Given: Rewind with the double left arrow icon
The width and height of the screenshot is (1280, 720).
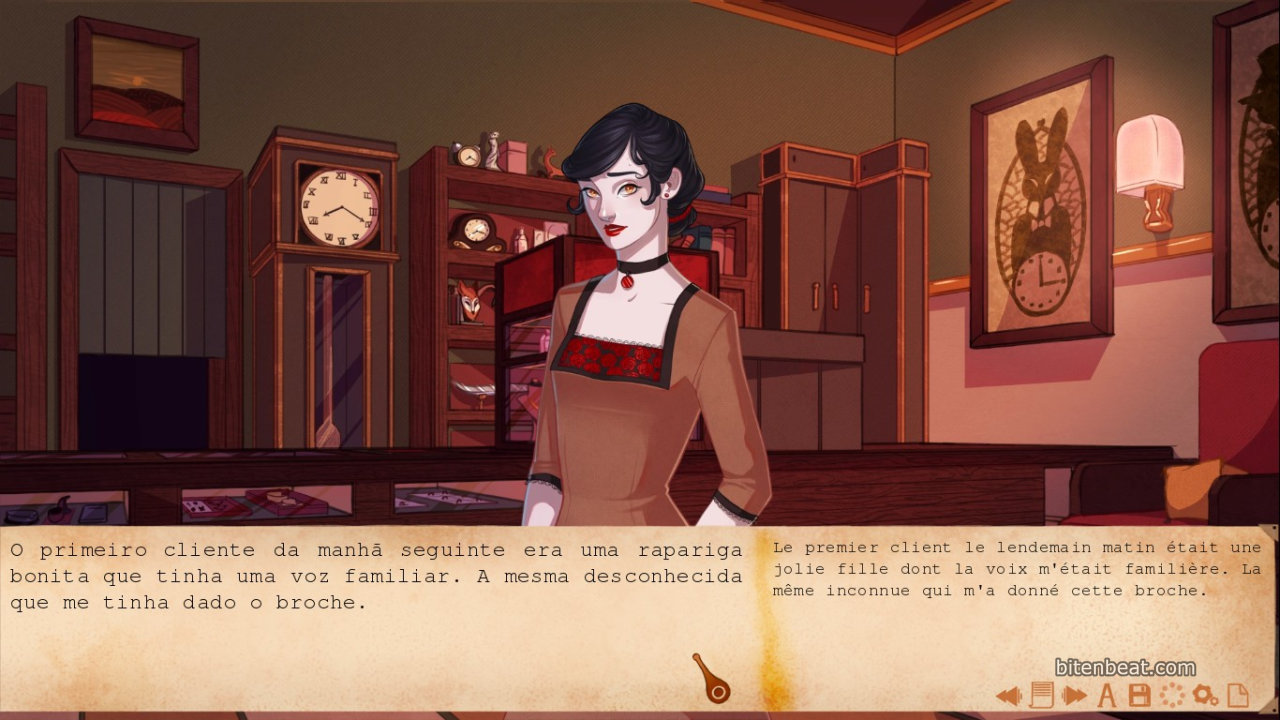Looking at the screenshot, I should 1008,695.
